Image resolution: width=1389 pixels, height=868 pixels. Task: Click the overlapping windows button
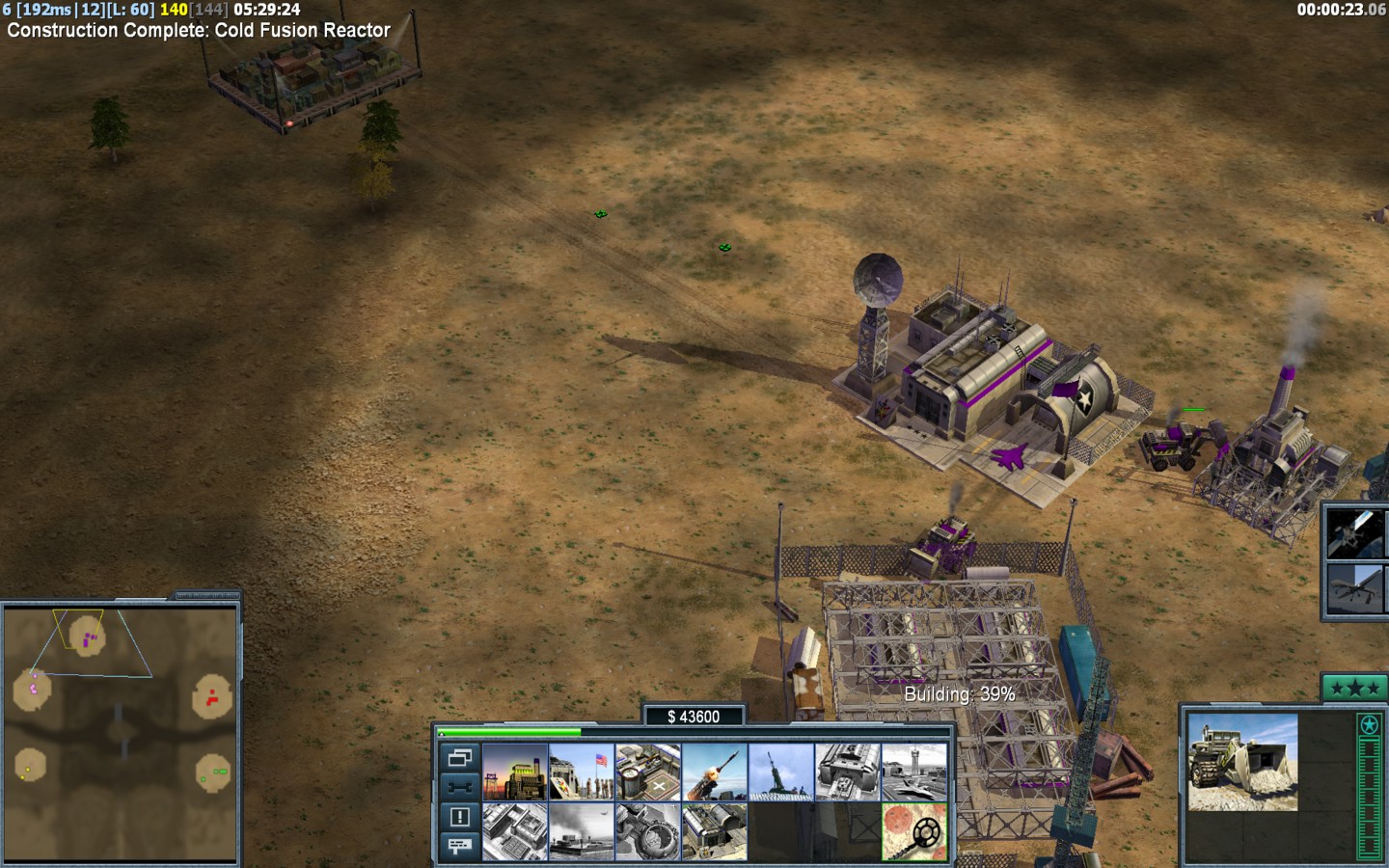(x=460, y=758)
